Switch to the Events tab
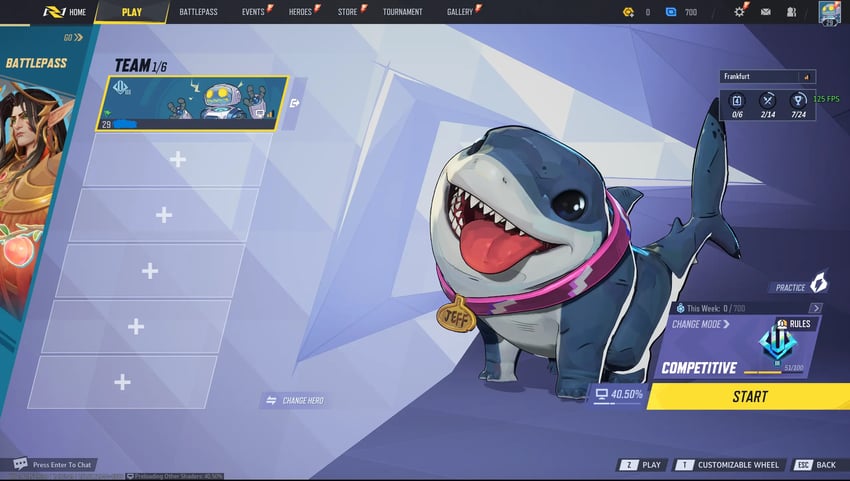850x481 pixels. (253, 12)
